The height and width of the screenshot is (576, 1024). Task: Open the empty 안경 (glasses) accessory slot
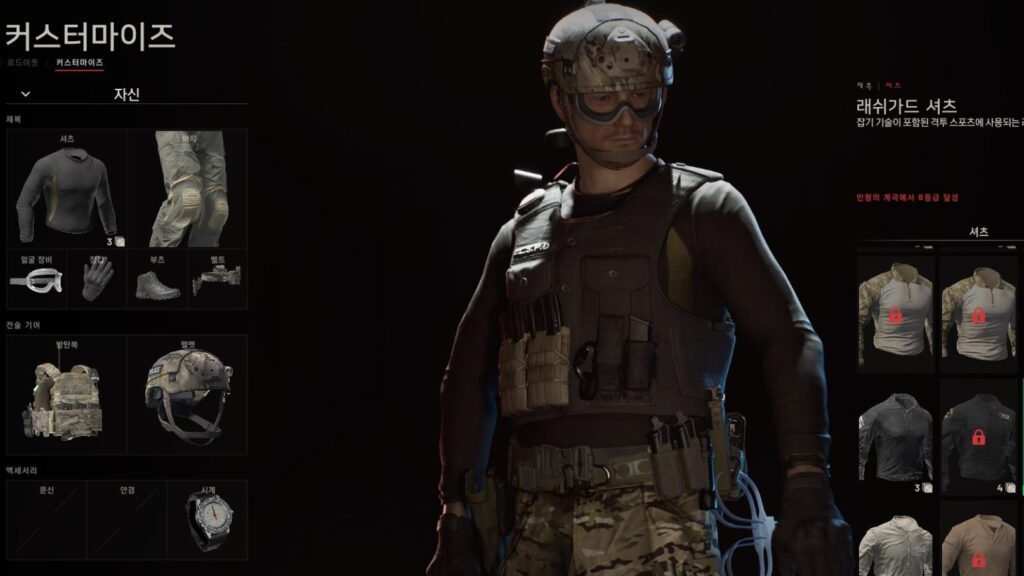coord(126,515)
